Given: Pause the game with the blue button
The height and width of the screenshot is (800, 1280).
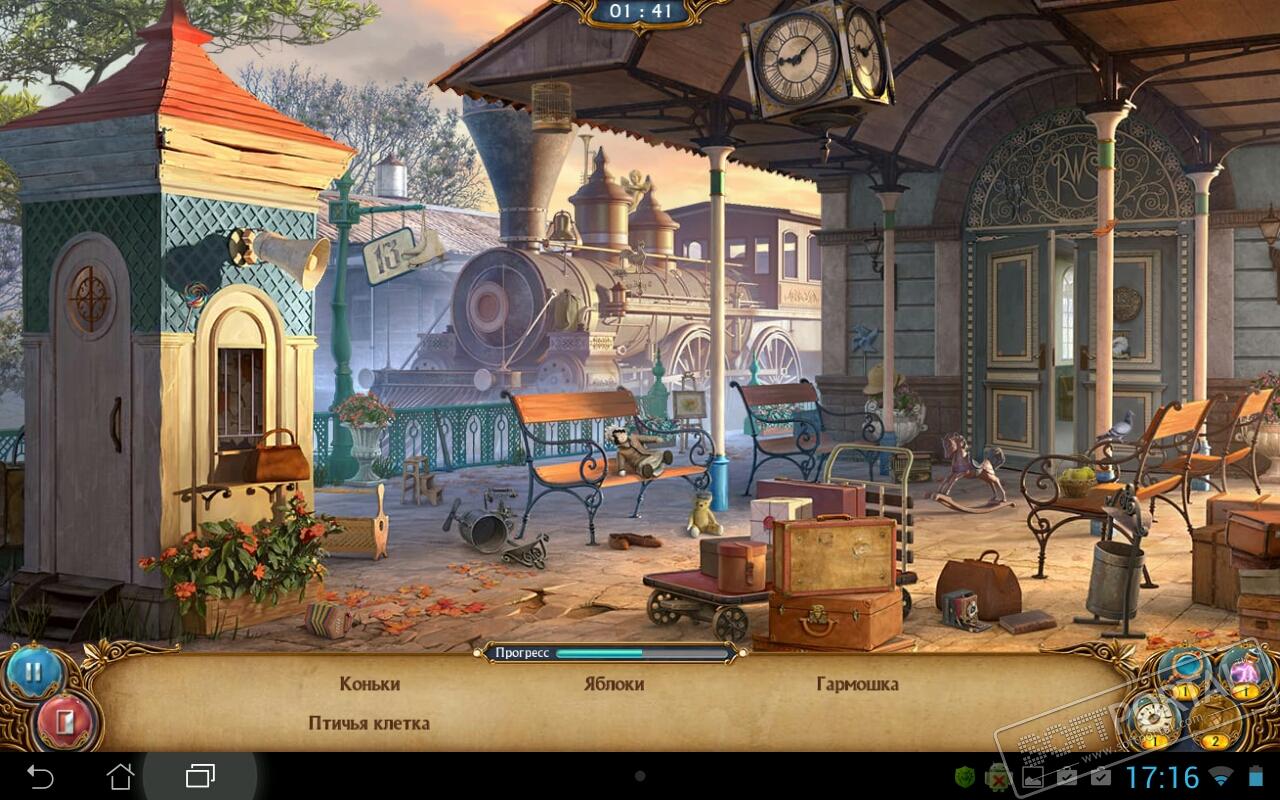Looking at the screenshot, I should [34, 673].
